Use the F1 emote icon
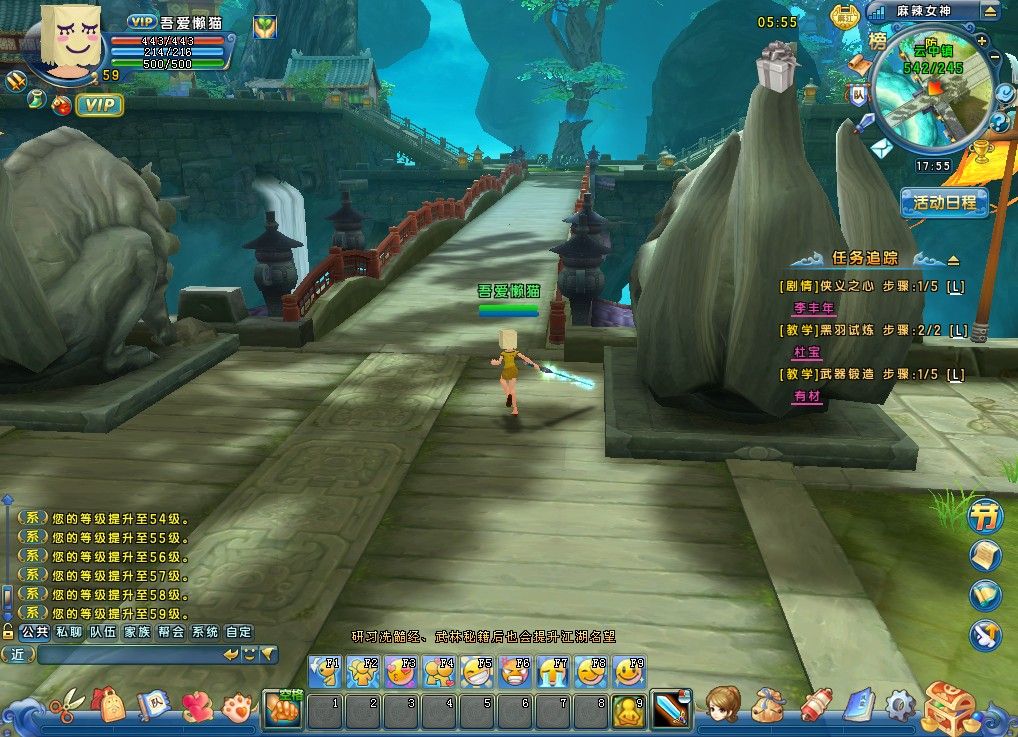1018x737 pixels. pyautogui.click(x=325, y=670)
